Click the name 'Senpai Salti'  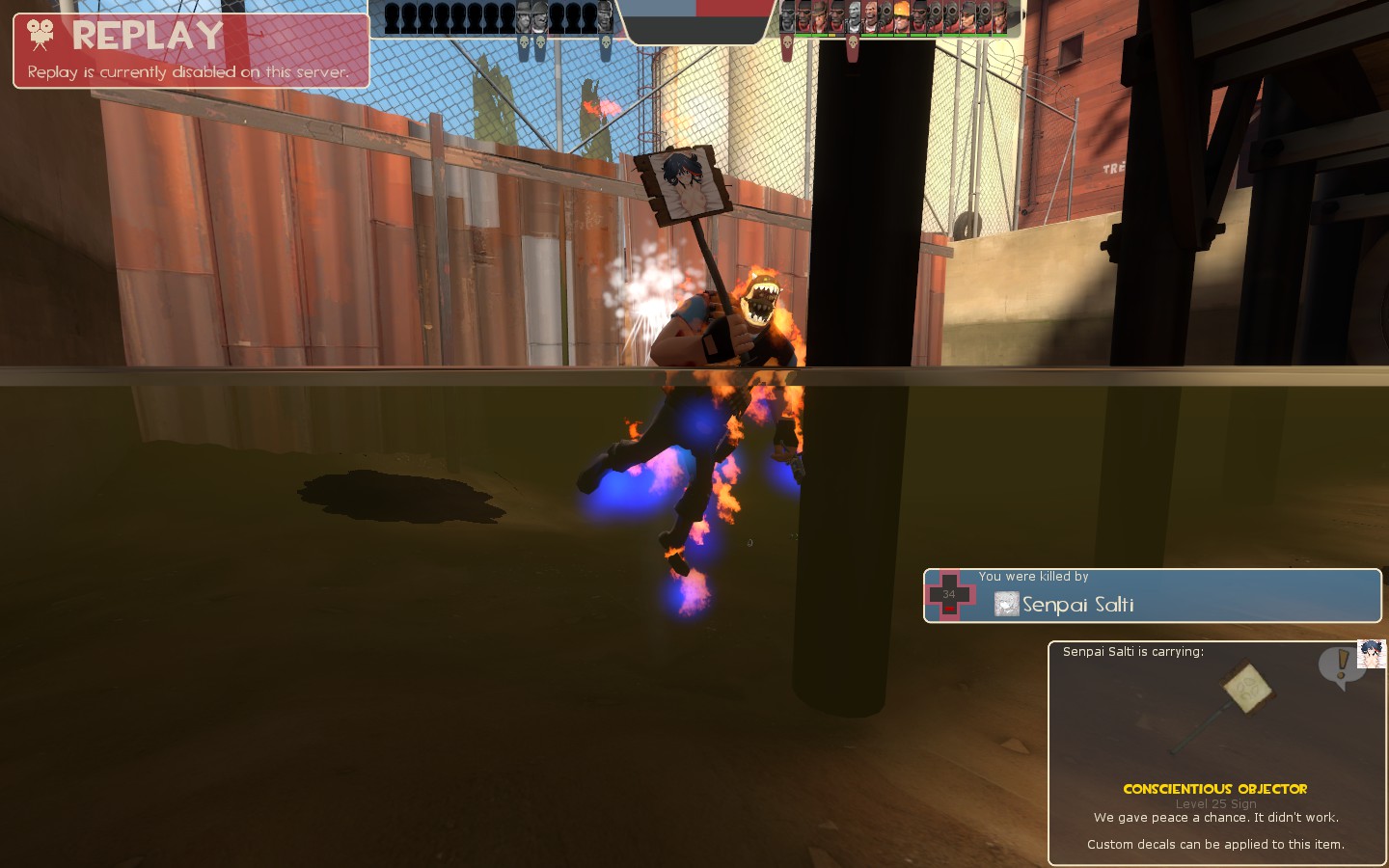click(1079, 605)
